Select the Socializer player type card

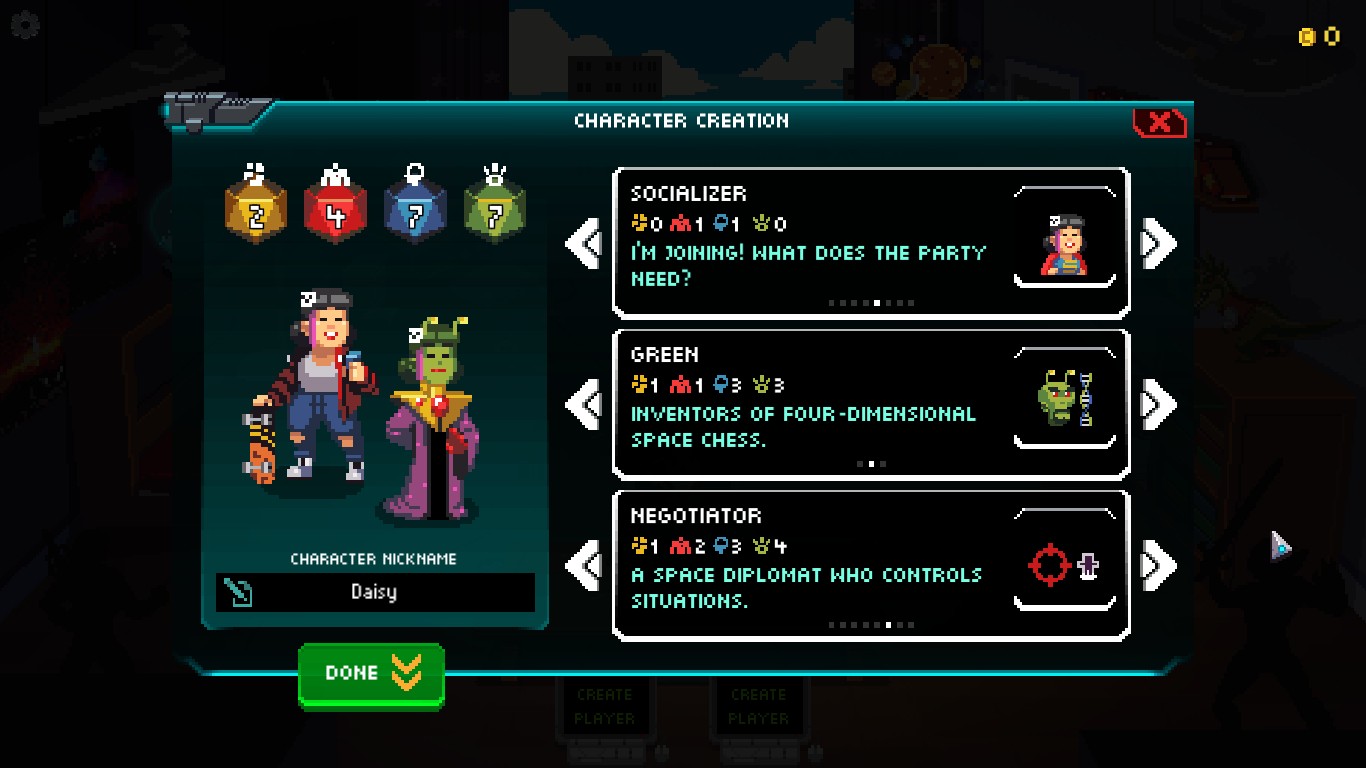(870, 243)
